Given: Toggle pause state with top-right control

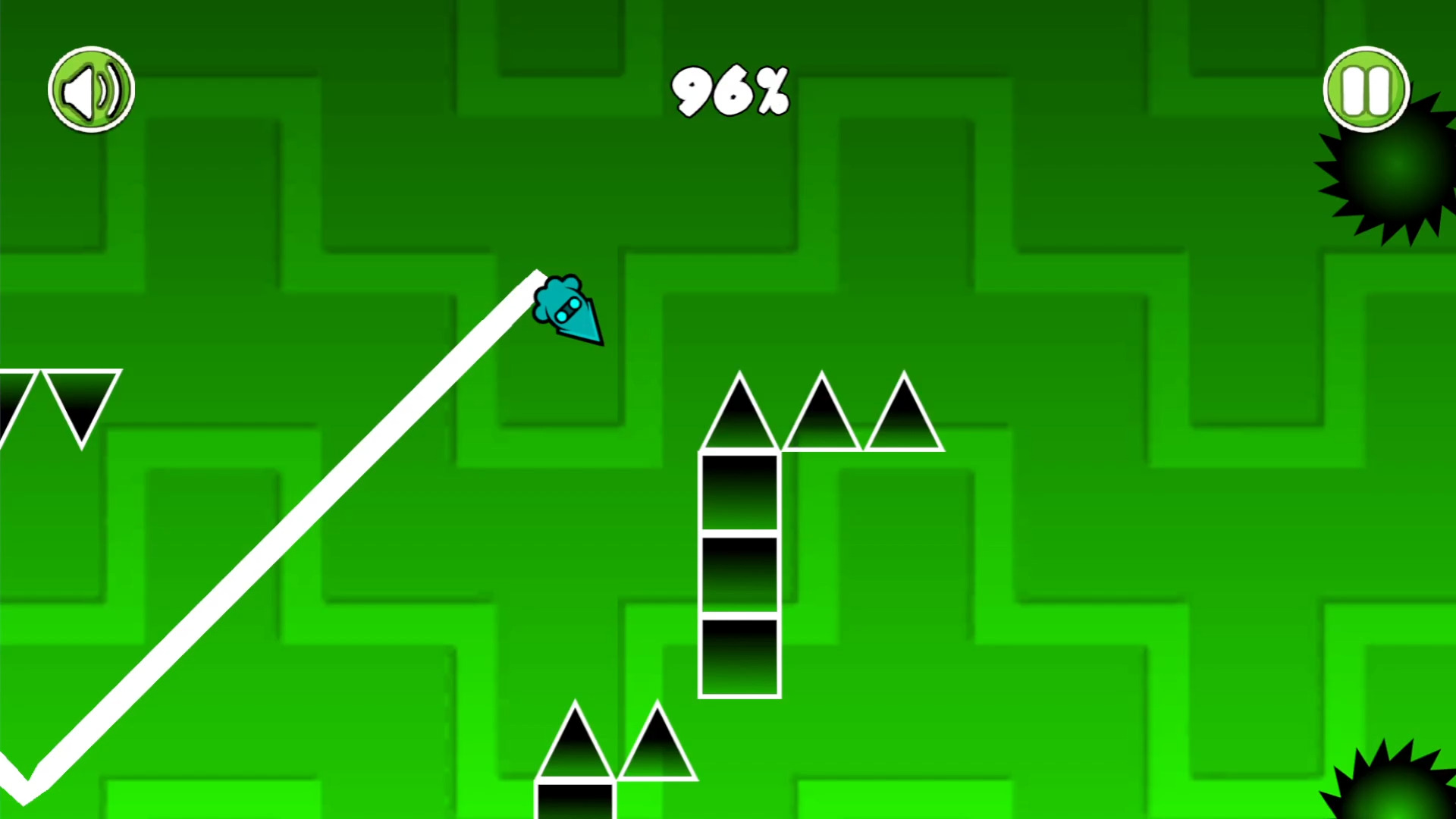Looking at the screenshot, I should click(1365, 89).
